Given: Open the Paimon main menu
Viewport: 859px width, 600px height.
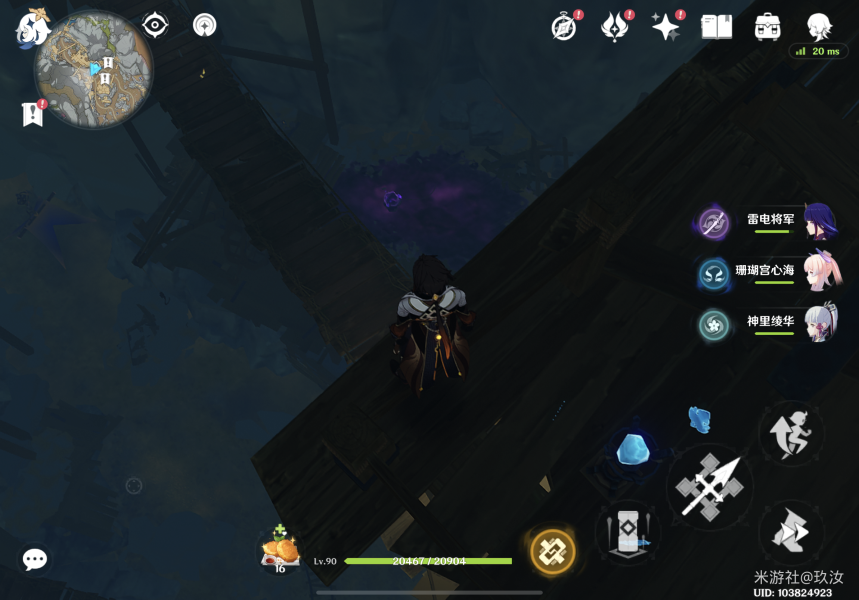Looking at the screenshot, I should (x=31, y=27).
